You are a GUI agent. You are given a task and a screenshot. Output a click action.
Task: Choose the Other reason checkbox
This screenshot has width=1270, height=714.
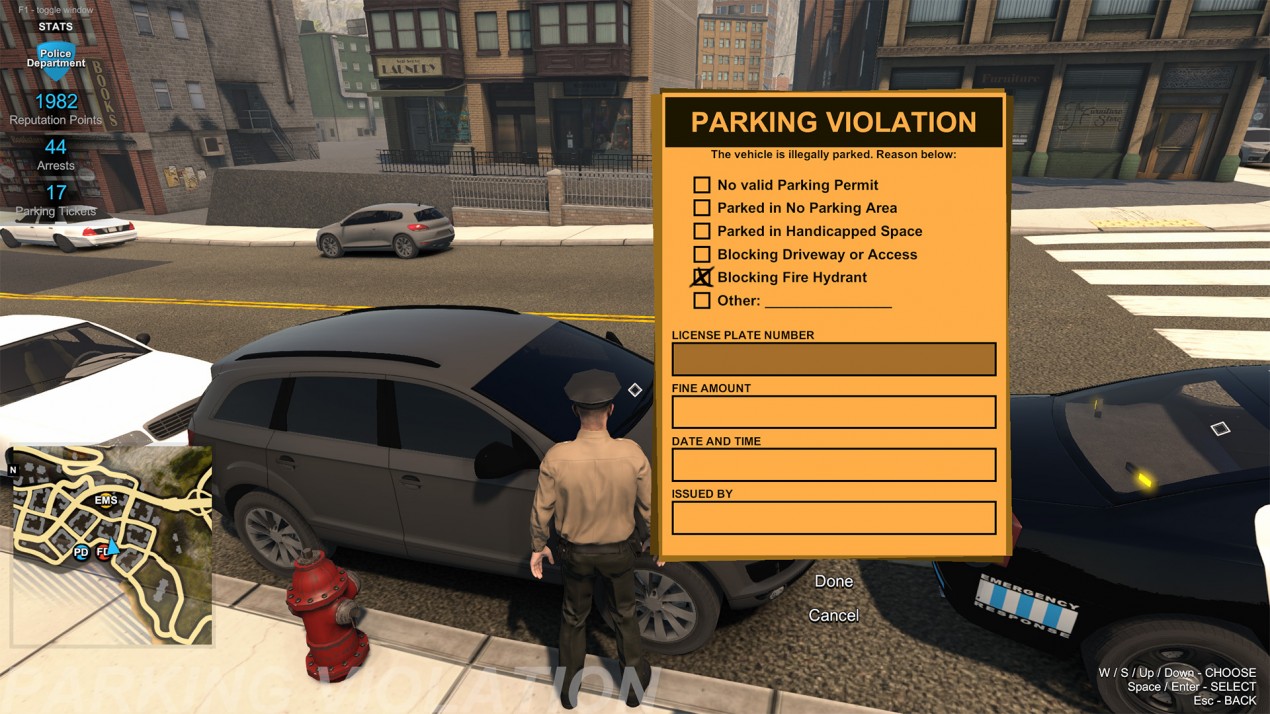(x=702, y=300)
